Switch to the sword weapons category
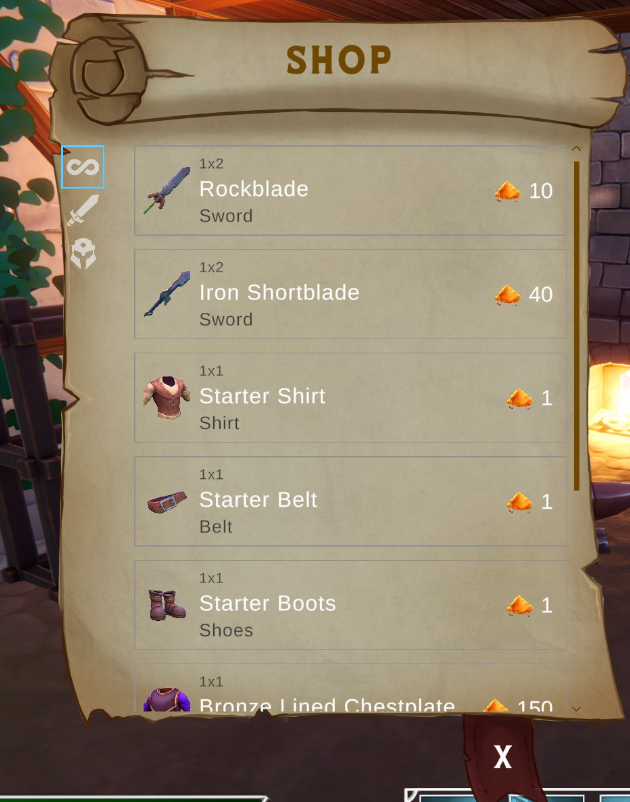630x802 pixels. (x=83, y=210)
